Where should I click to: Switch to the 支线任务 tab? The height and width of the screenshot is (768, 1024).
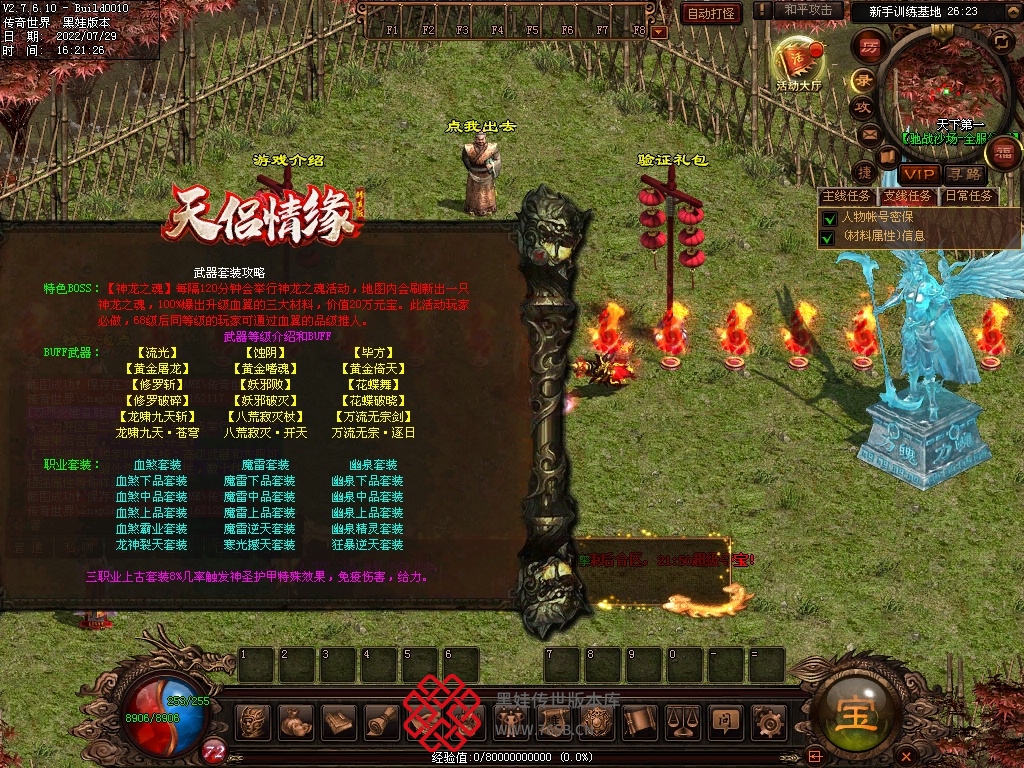click(x=907, y=196)
